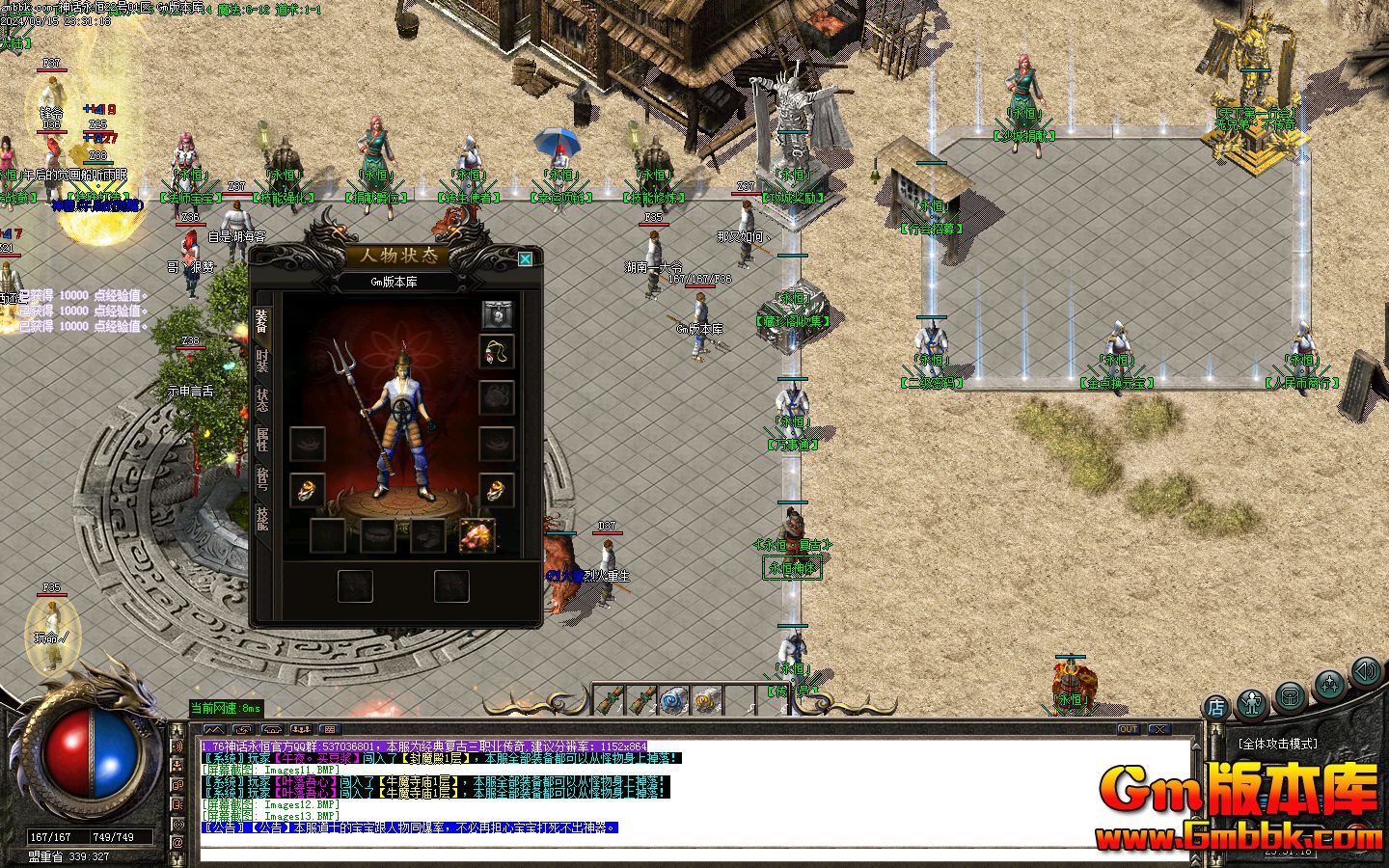The height and width of the screenshot is (868, 1389).
Task: Select the pink gemstone item slot
Action: tap(477, 535)
